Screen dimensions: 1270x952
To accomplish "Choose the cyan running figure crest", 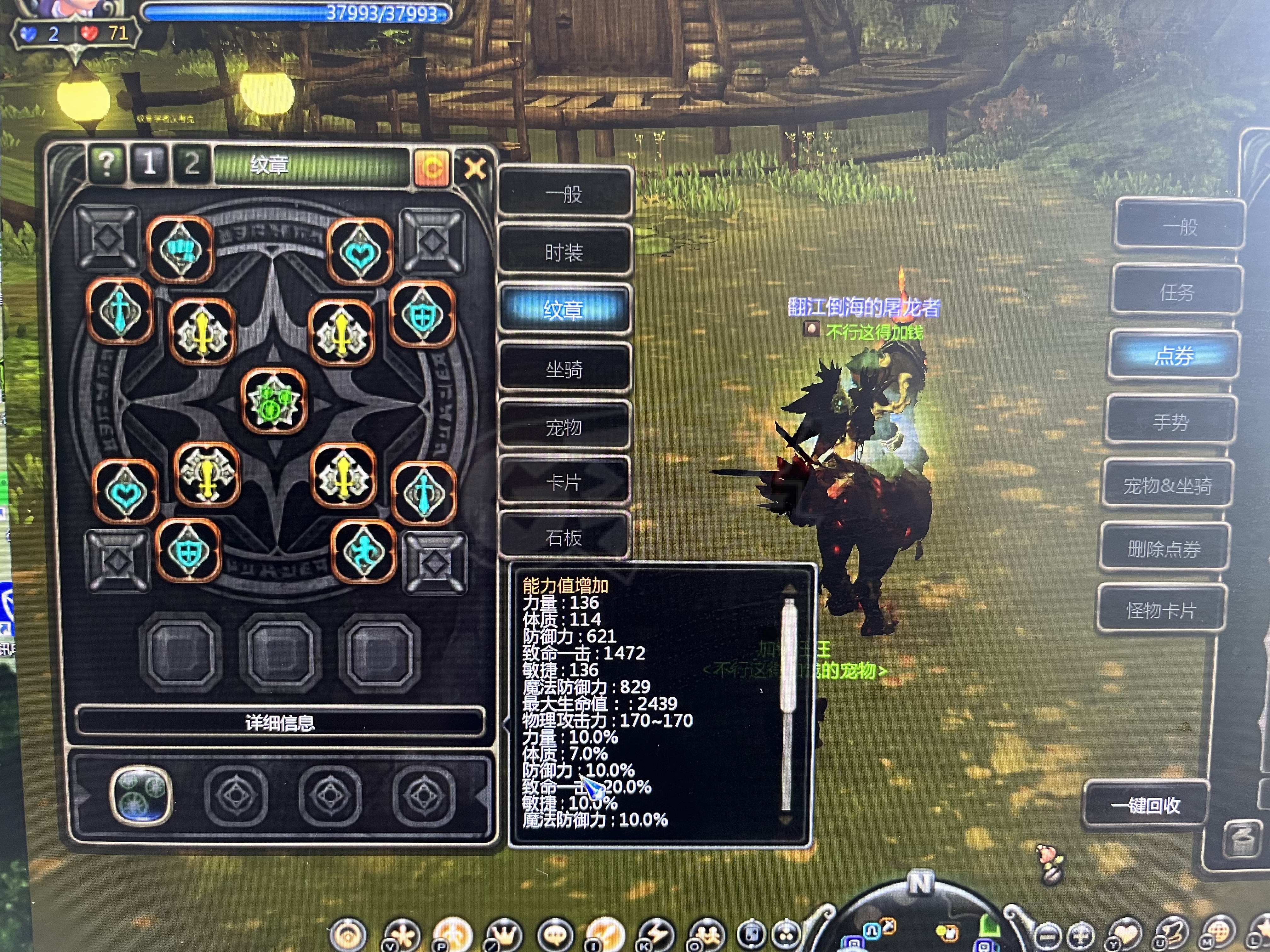I will click(364, 552).
